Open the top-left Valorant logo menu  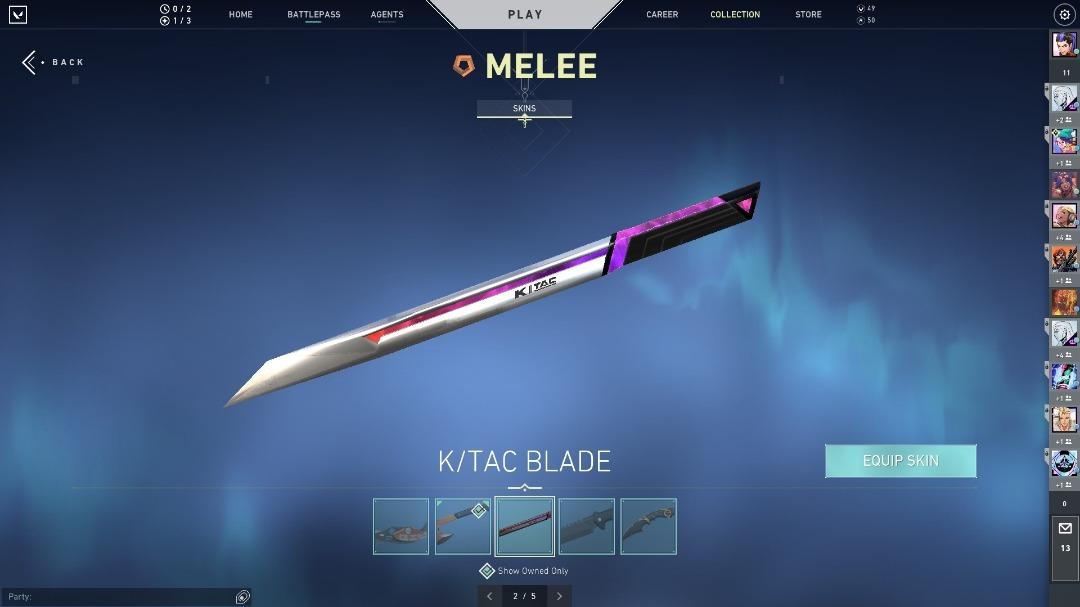[17, 14]
